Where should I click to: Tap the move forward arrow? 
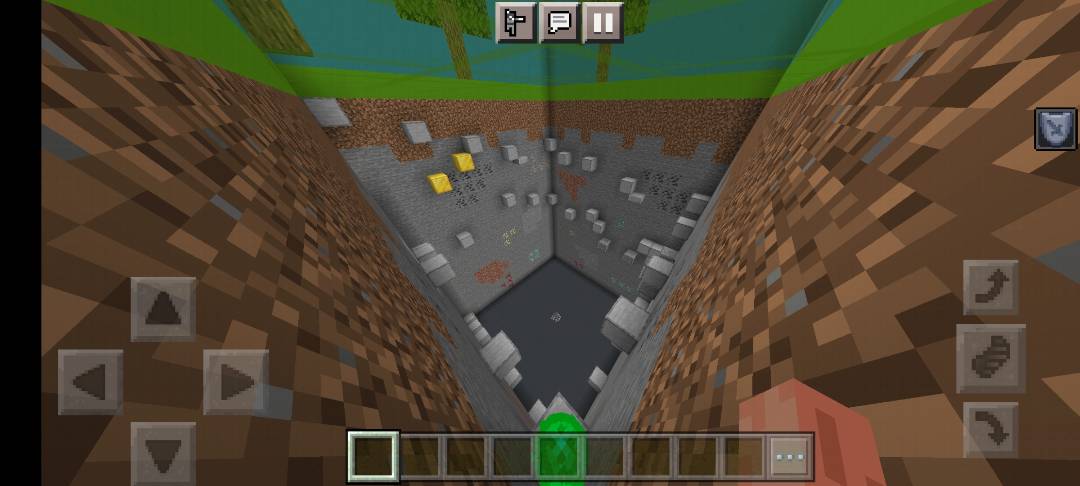[163, 310]
